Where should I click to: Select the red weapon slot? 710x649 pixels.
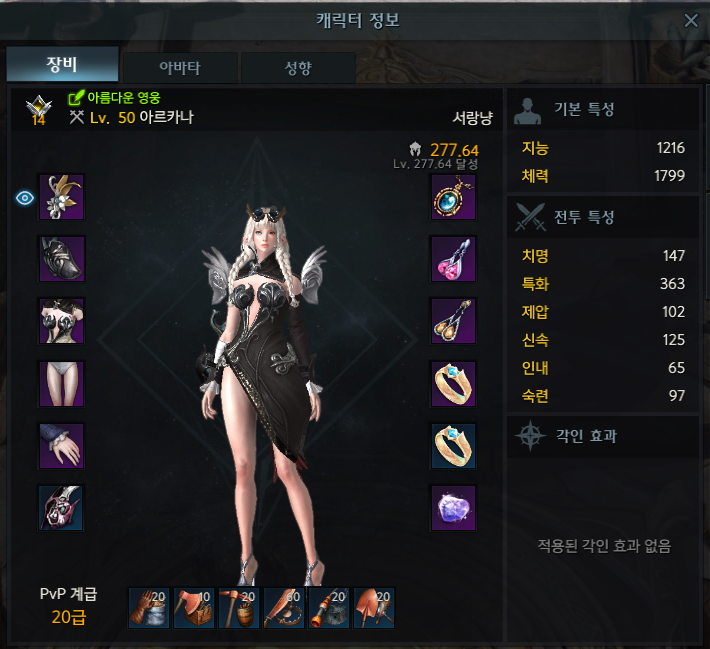(62, 508)
